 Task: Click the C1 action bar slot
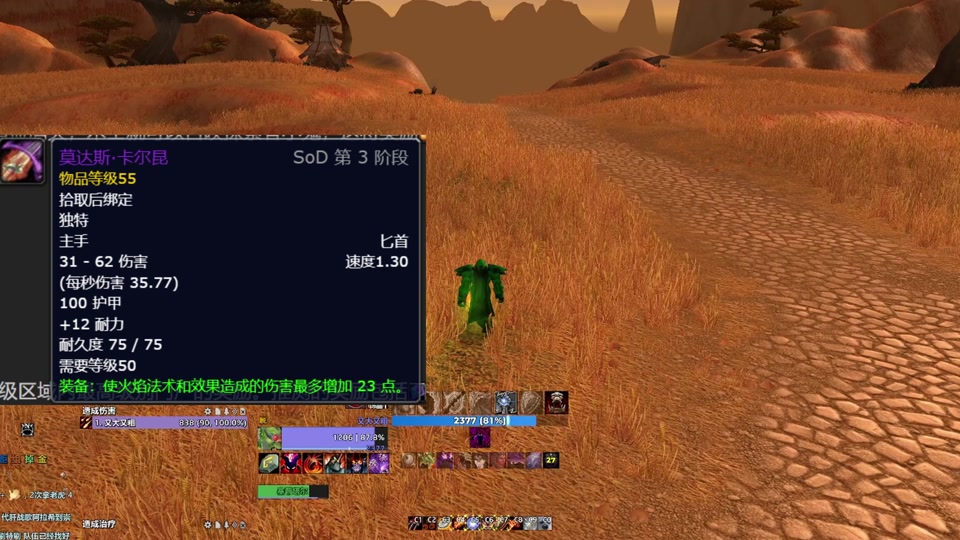point(416,522)
